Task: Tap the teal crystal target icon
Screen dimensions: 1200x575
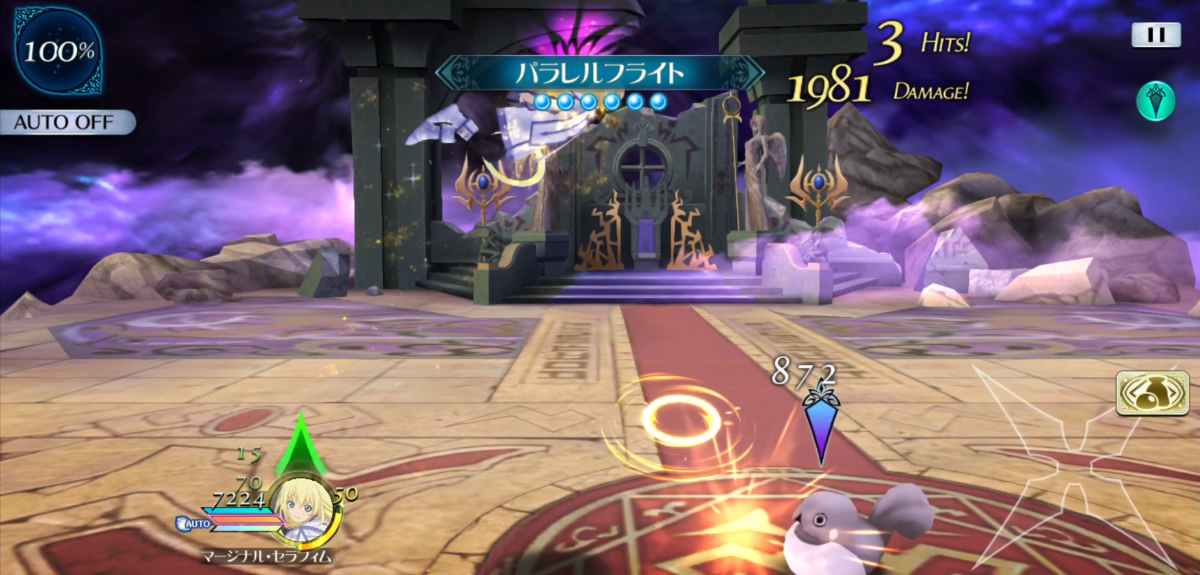Action: coord(1155,101)
